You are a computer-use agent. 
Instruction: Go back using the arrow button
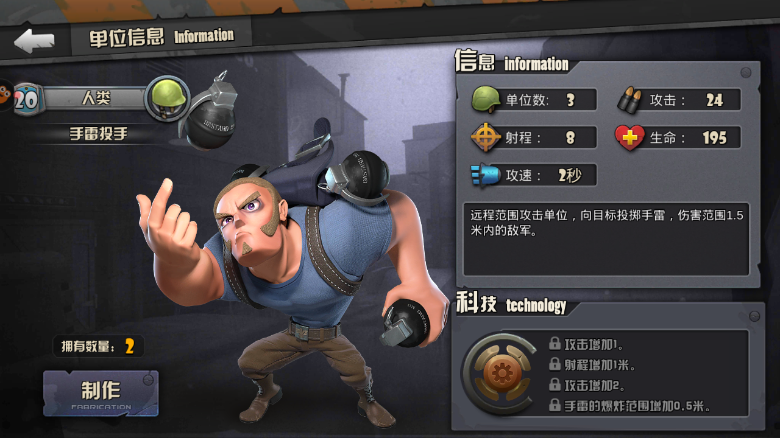tap(33, 41)
